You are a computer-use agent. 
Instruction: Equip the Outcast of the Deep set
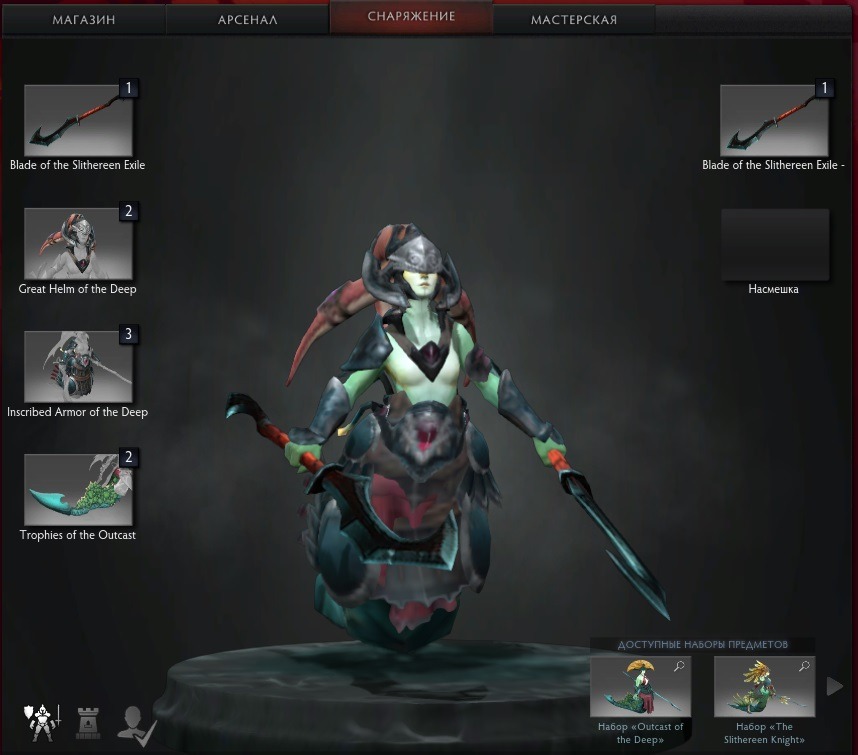pos(640,686)
